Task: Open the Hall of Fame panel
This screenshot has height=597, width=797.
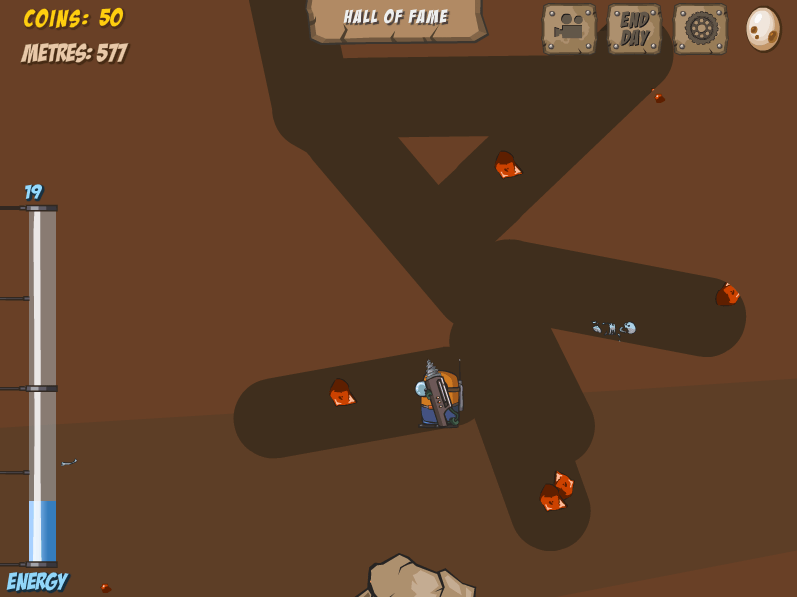Action: [x=396, y=18]
